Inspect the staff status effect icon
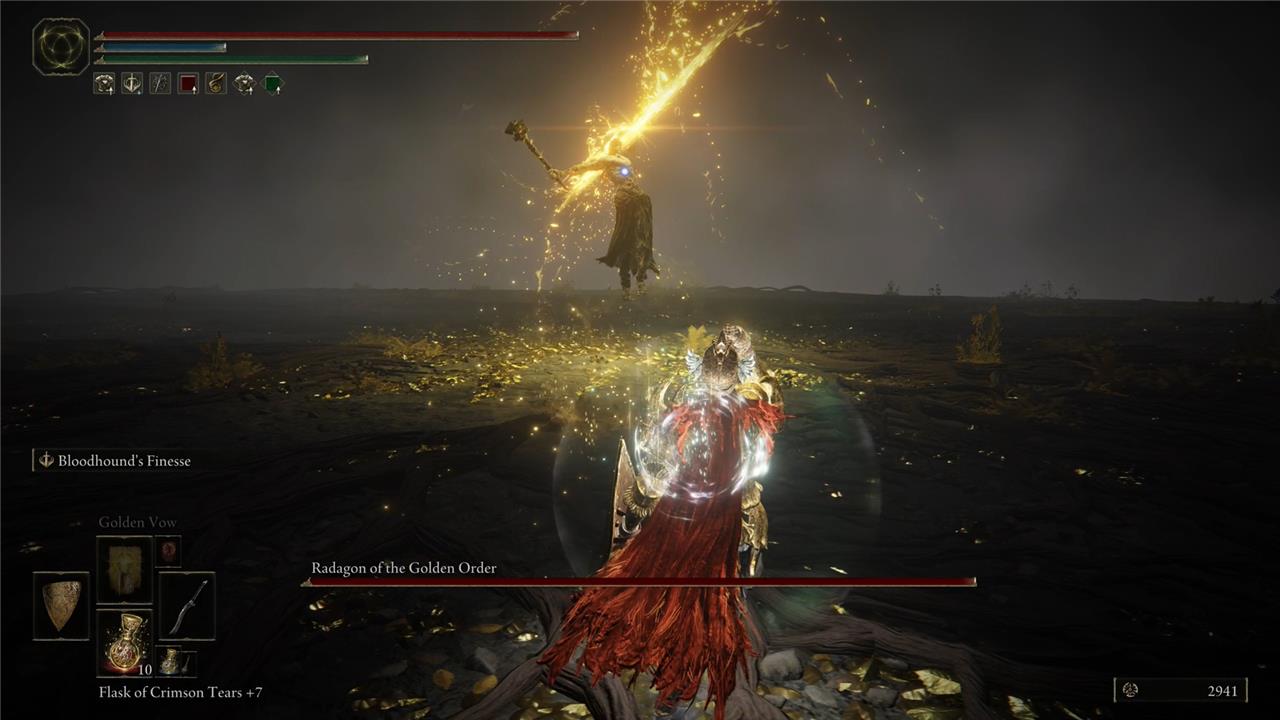 pyautogui.click(x=160, y=84)
